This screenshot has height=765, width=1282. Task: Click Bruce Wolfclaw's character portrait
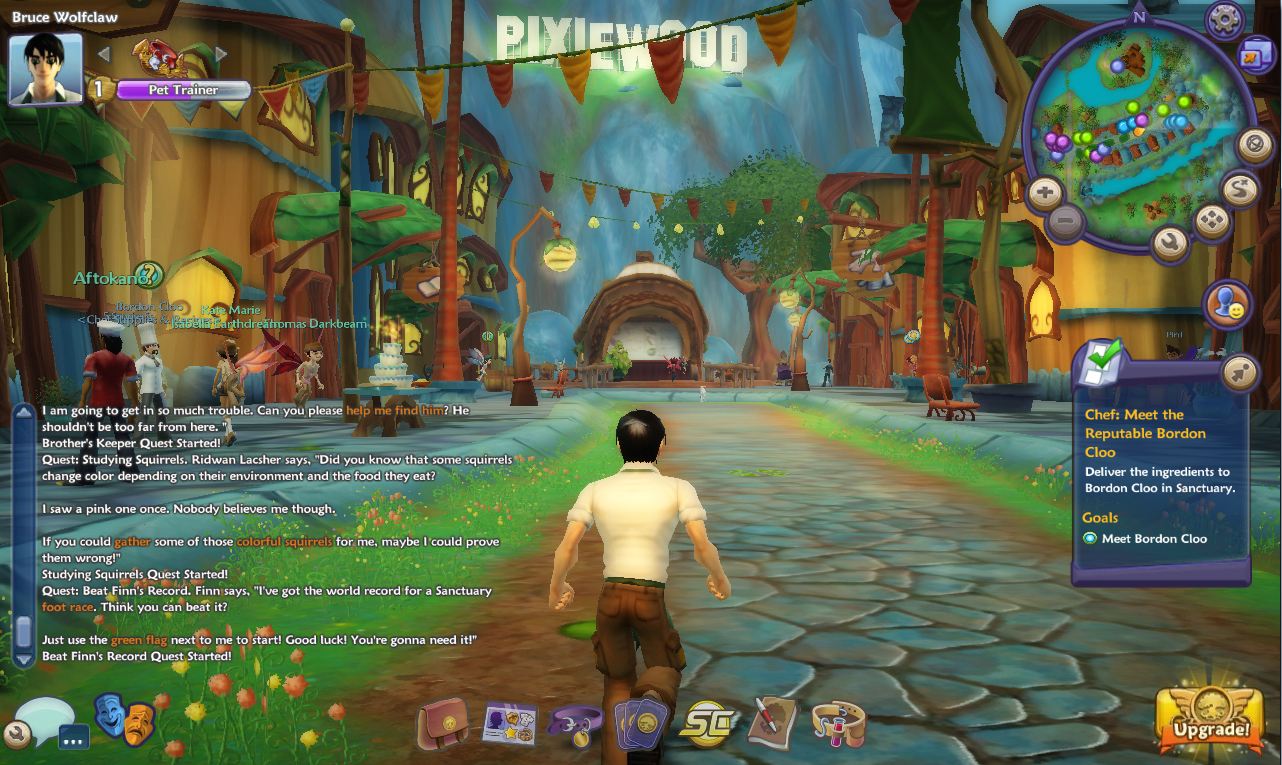[x=45, y=69]
